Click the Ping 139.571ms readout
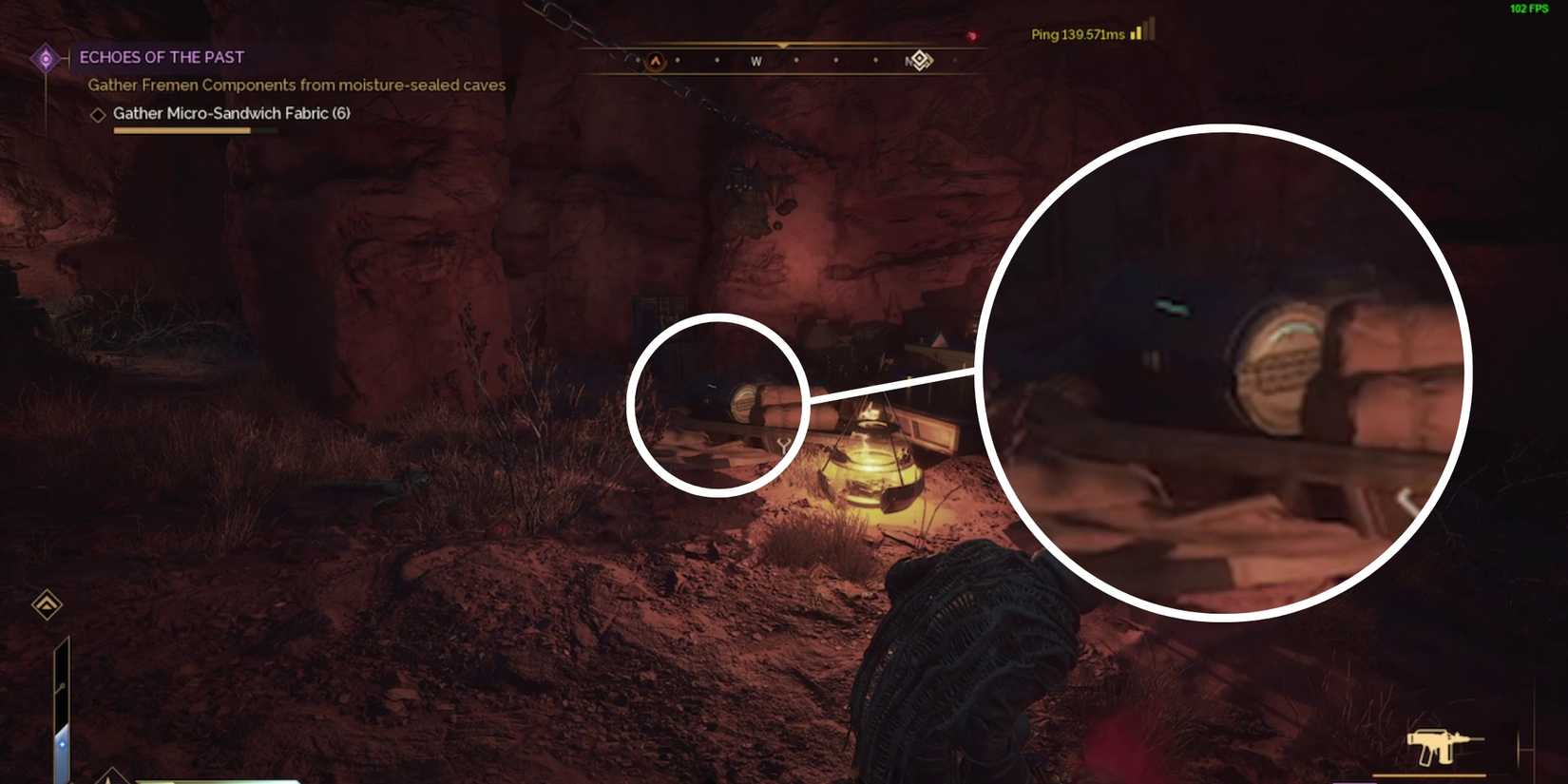Image resolution: width=1568 pixels, height=784 pixels. 1079,33
